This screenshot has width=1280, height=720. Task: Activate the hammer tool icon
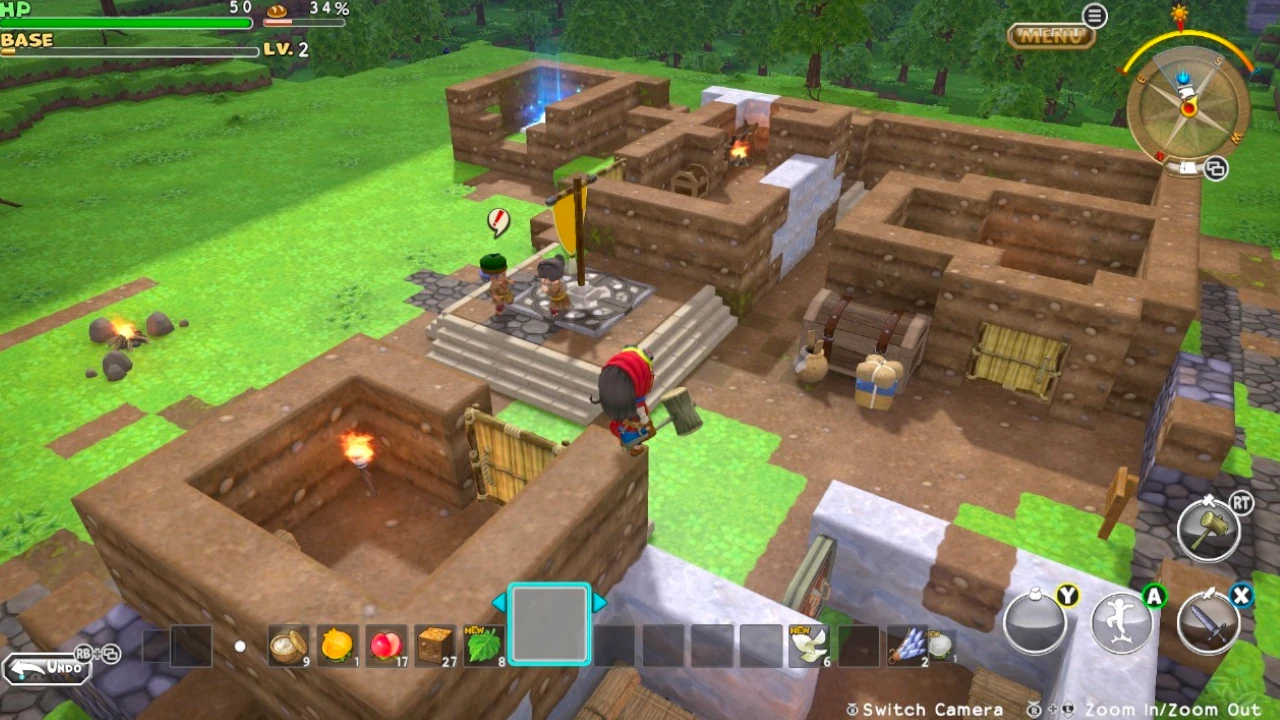[1209, 526]
